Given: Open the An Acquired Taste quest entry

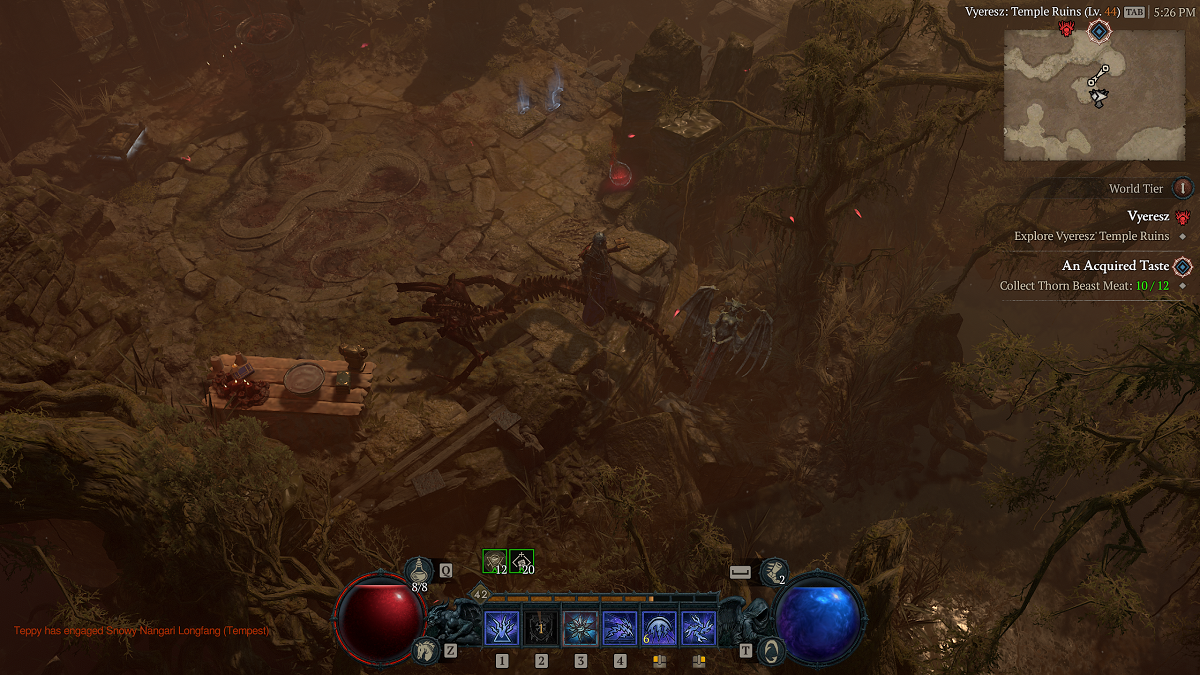Looking at the screenshot, I should click(1113, 266).
